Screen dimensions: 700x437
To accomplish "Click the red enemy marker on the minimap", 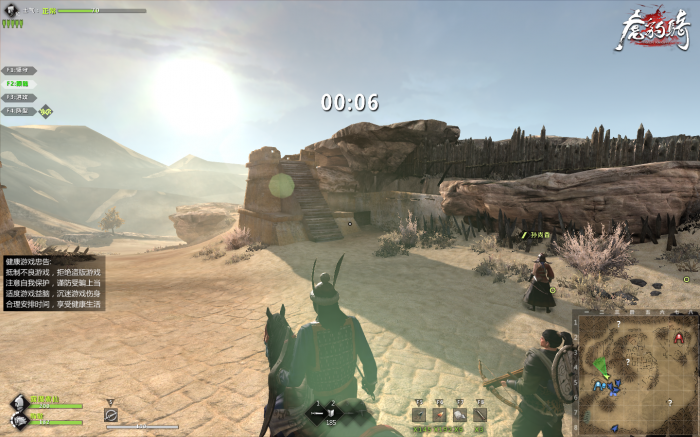I will (x=680, y=338).
